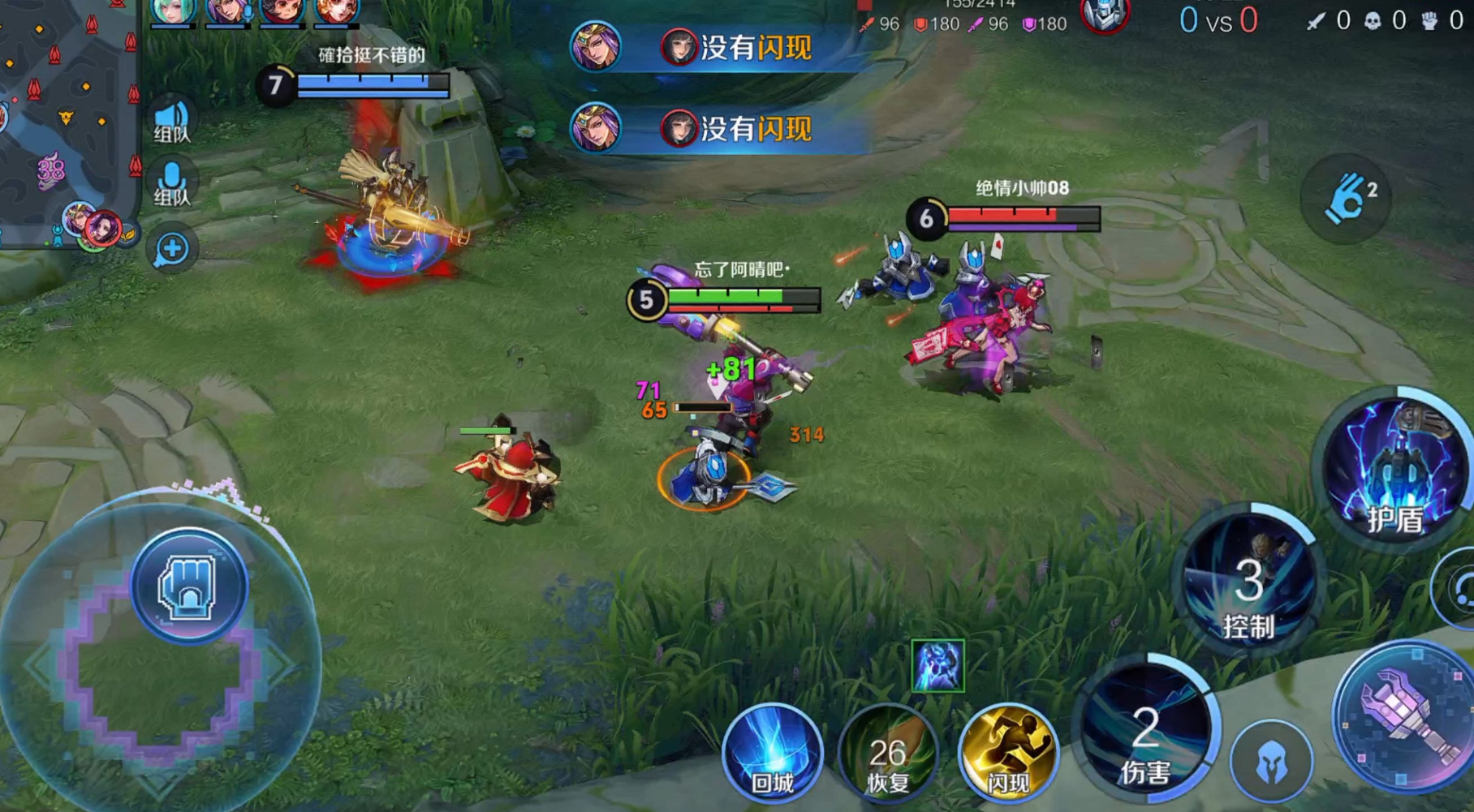Viewport: 1474px width, 812px height.
Task: Recall to base with 回城
Action: pyautogui.click(x=772, y=752)
